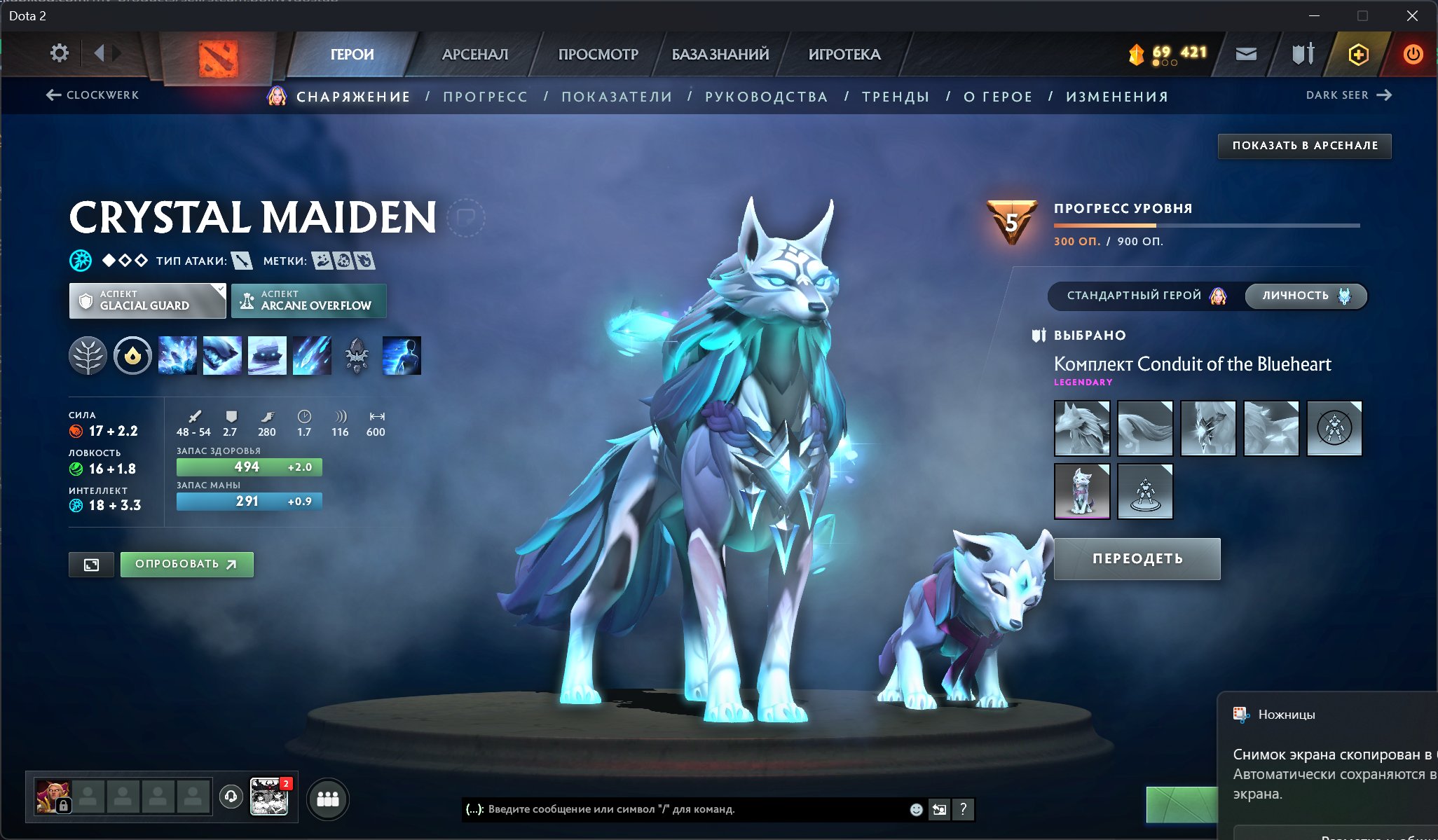Viewport: 1438px width, 840px height.
Task: Open the mail envelope notifications icon
Action: click(1247, 53)
